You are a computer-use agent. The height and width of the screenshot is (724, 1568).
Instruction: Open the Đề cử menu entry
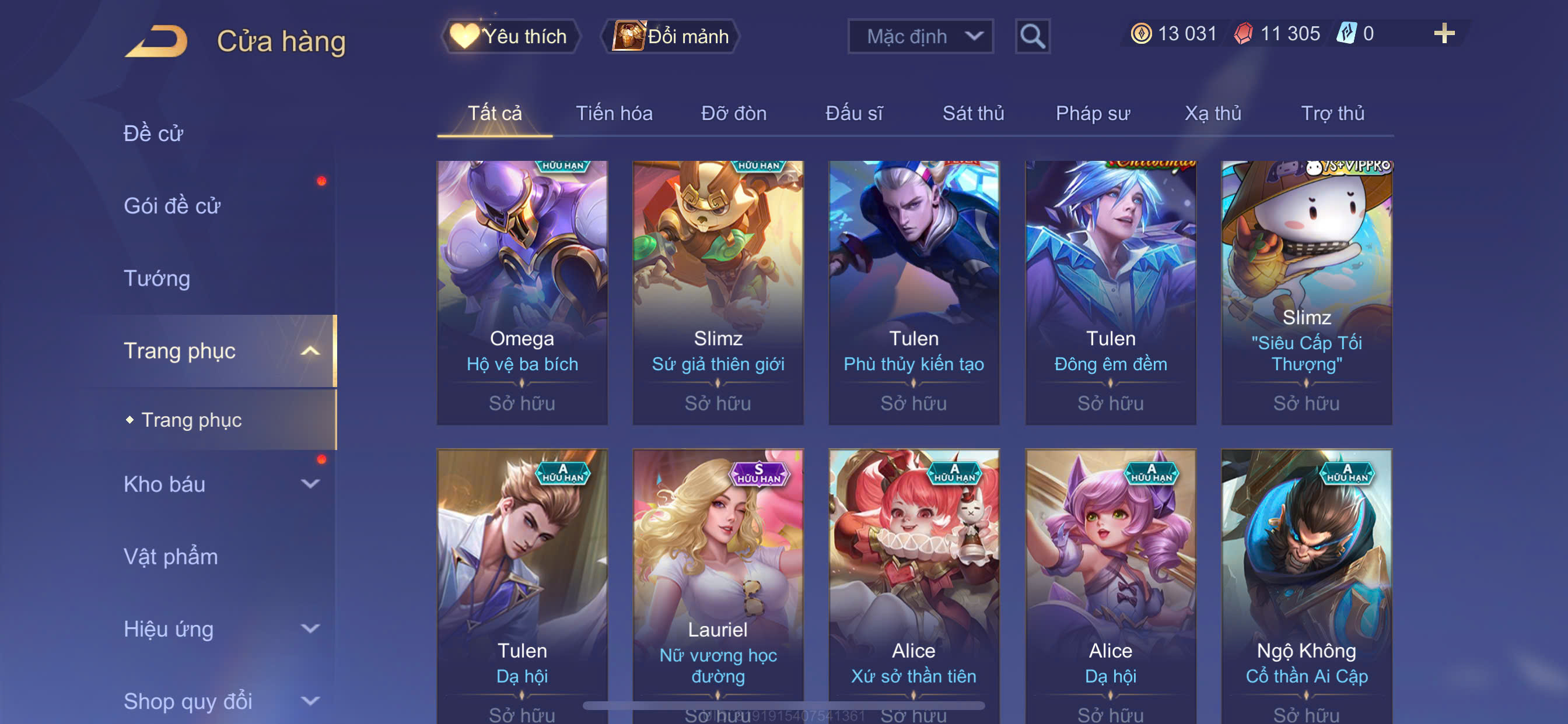pyautogui.click(x=153, y=133)
